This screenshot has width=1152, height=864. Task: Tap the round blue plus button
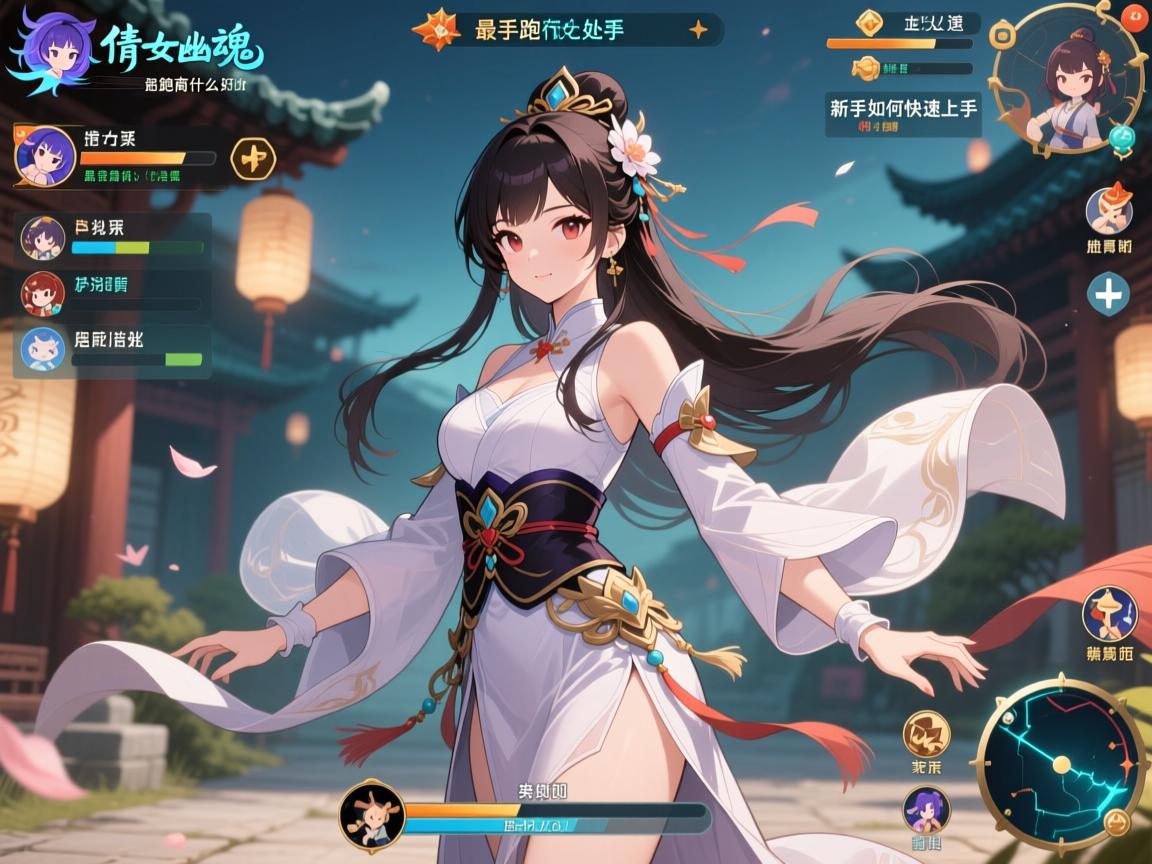tap(1110, 294)
